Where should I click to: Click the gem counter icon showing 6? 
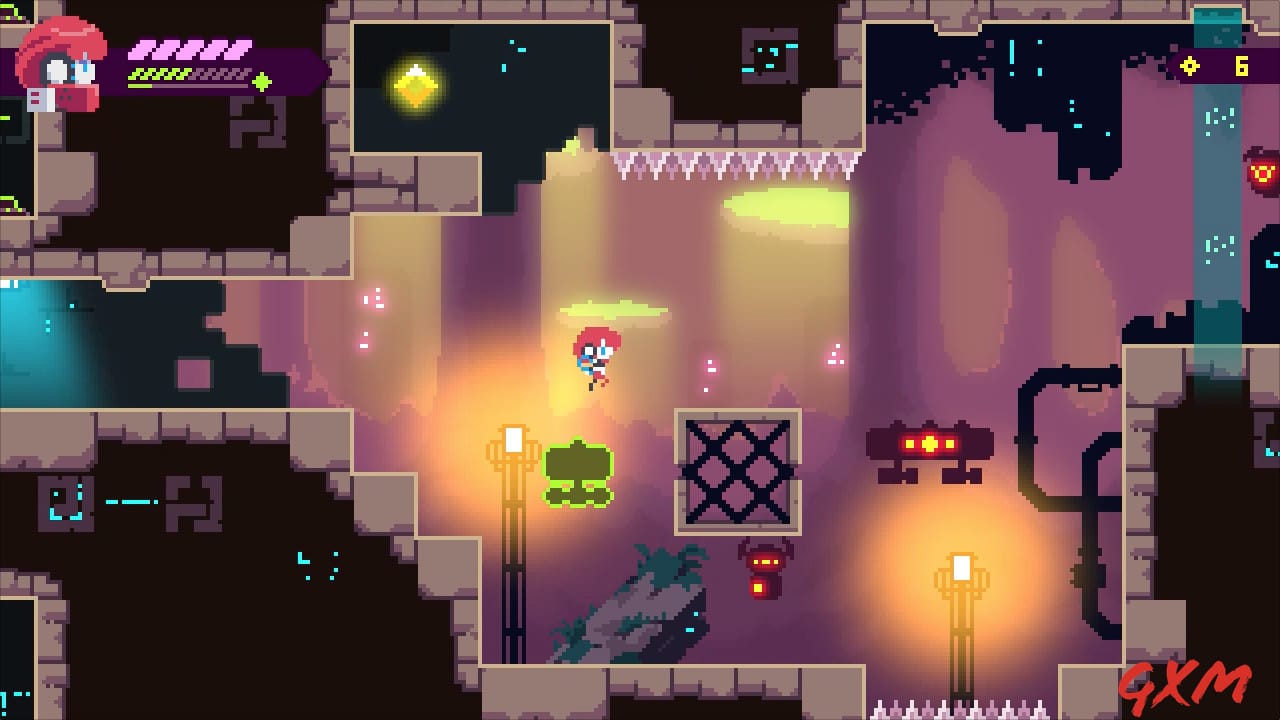pos(1190,68)
